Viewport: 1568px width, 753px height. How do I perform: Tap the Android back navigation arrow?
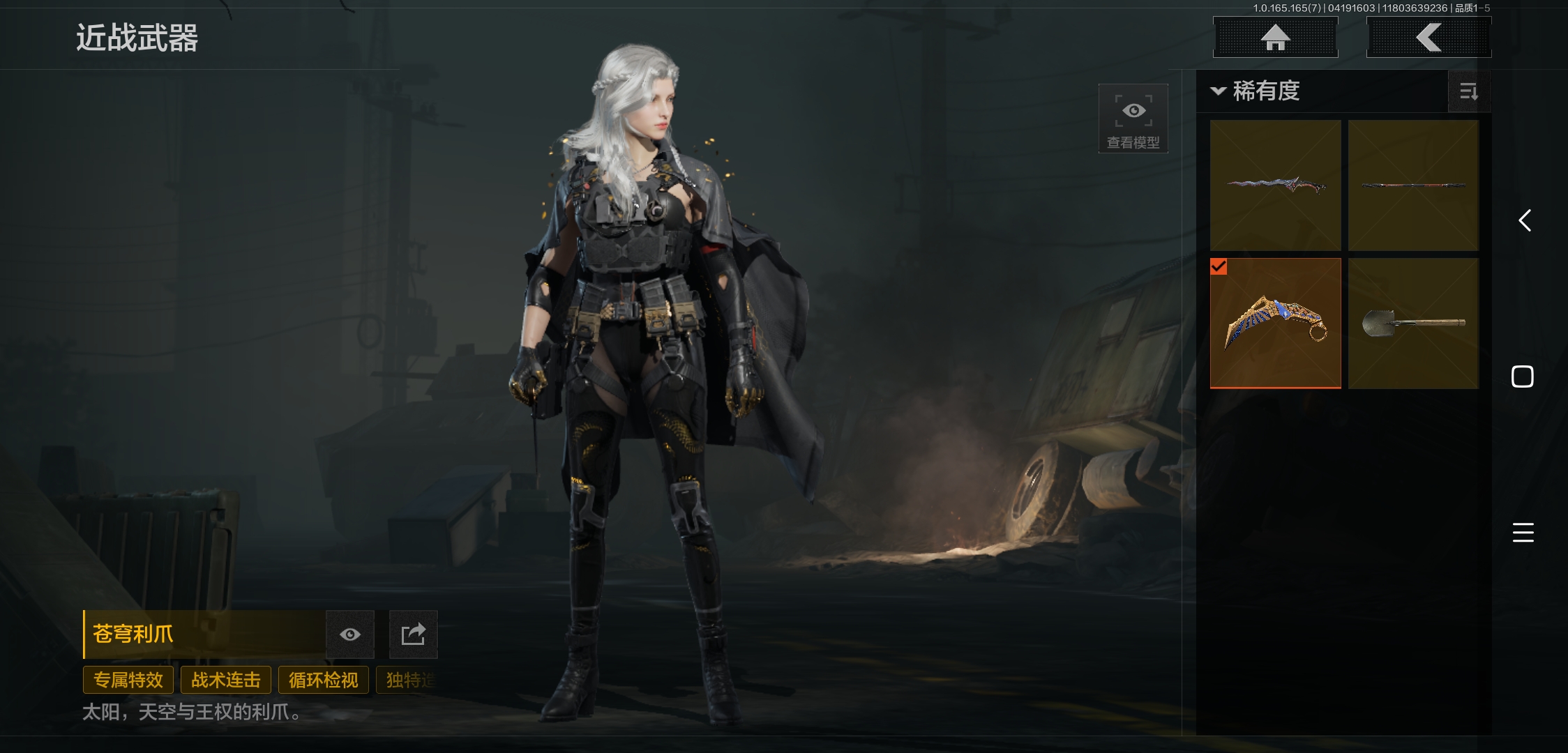click(x=1525, y=221)
